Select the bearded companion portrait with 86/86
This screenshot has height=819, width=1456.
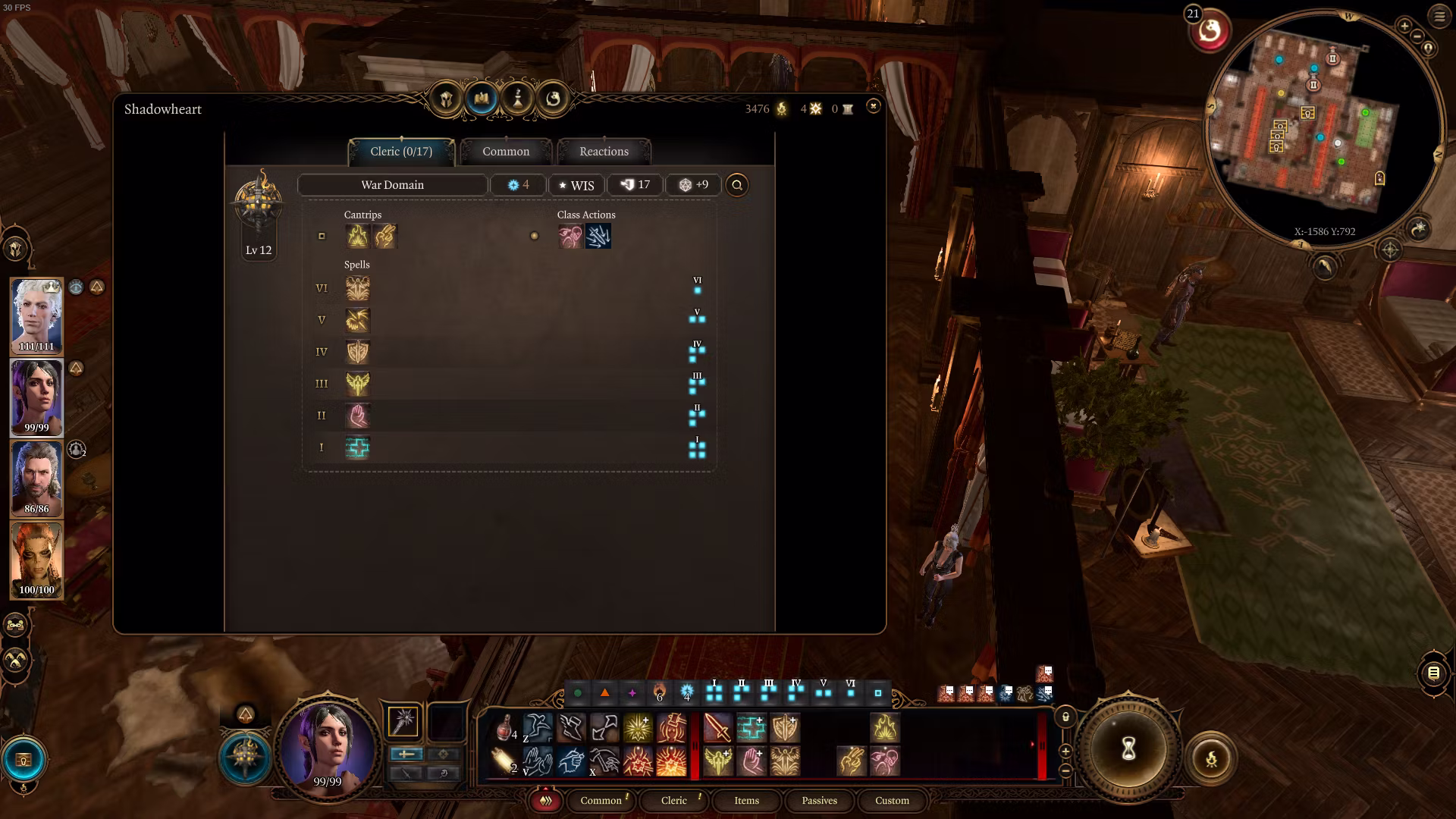[36, 478]
